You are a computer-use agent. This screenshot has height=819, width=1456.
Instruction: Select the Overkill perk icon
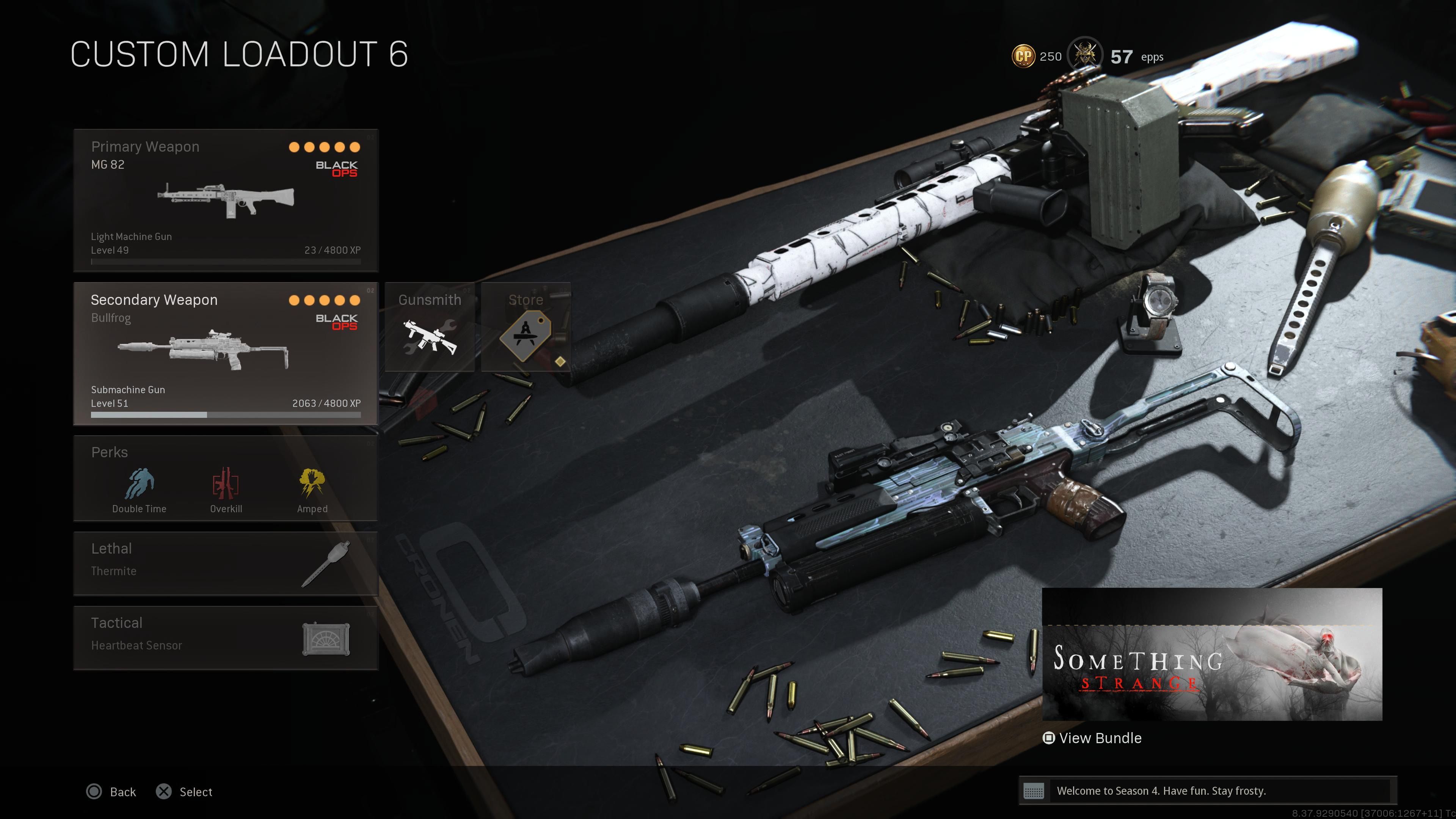(226, 485)
